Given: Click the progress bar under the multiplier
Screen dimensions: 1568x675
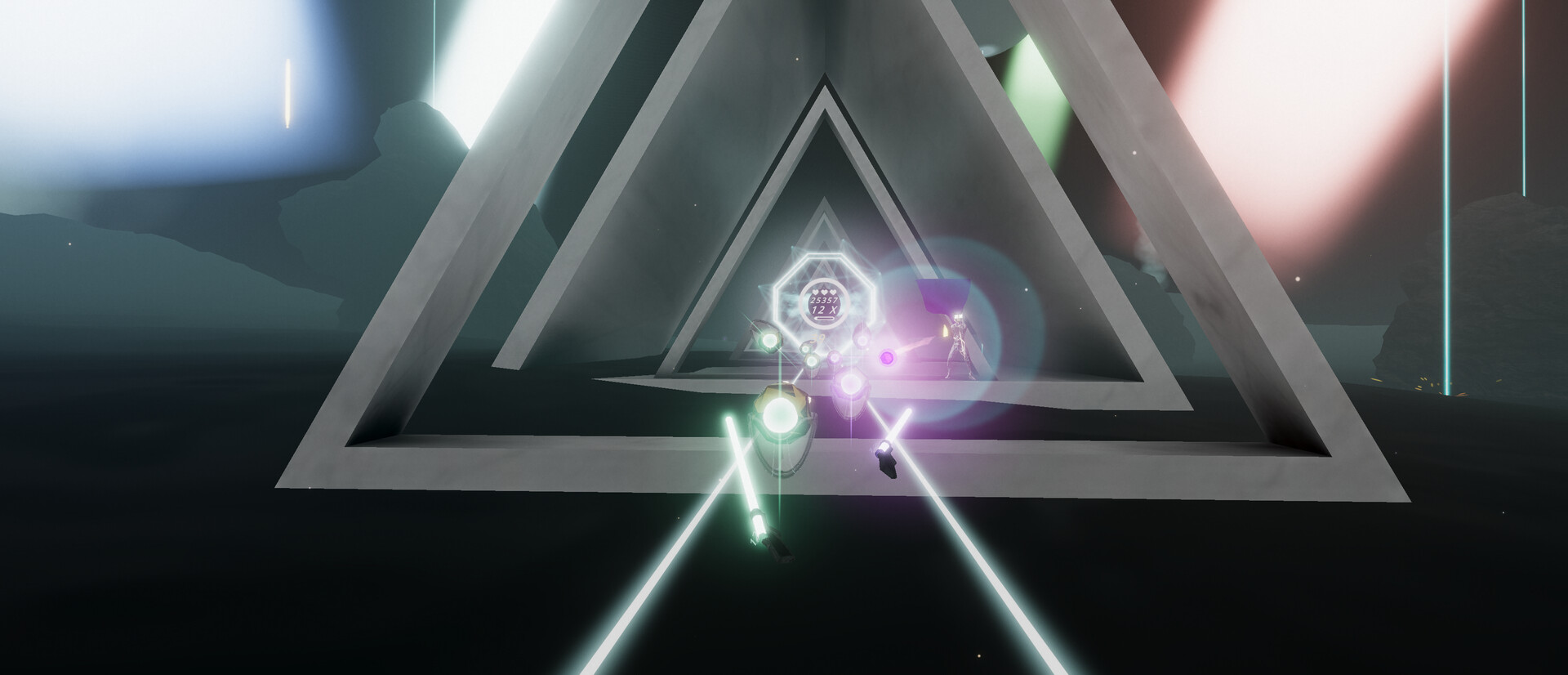Looking at the screenshot, I should point(824,317).
